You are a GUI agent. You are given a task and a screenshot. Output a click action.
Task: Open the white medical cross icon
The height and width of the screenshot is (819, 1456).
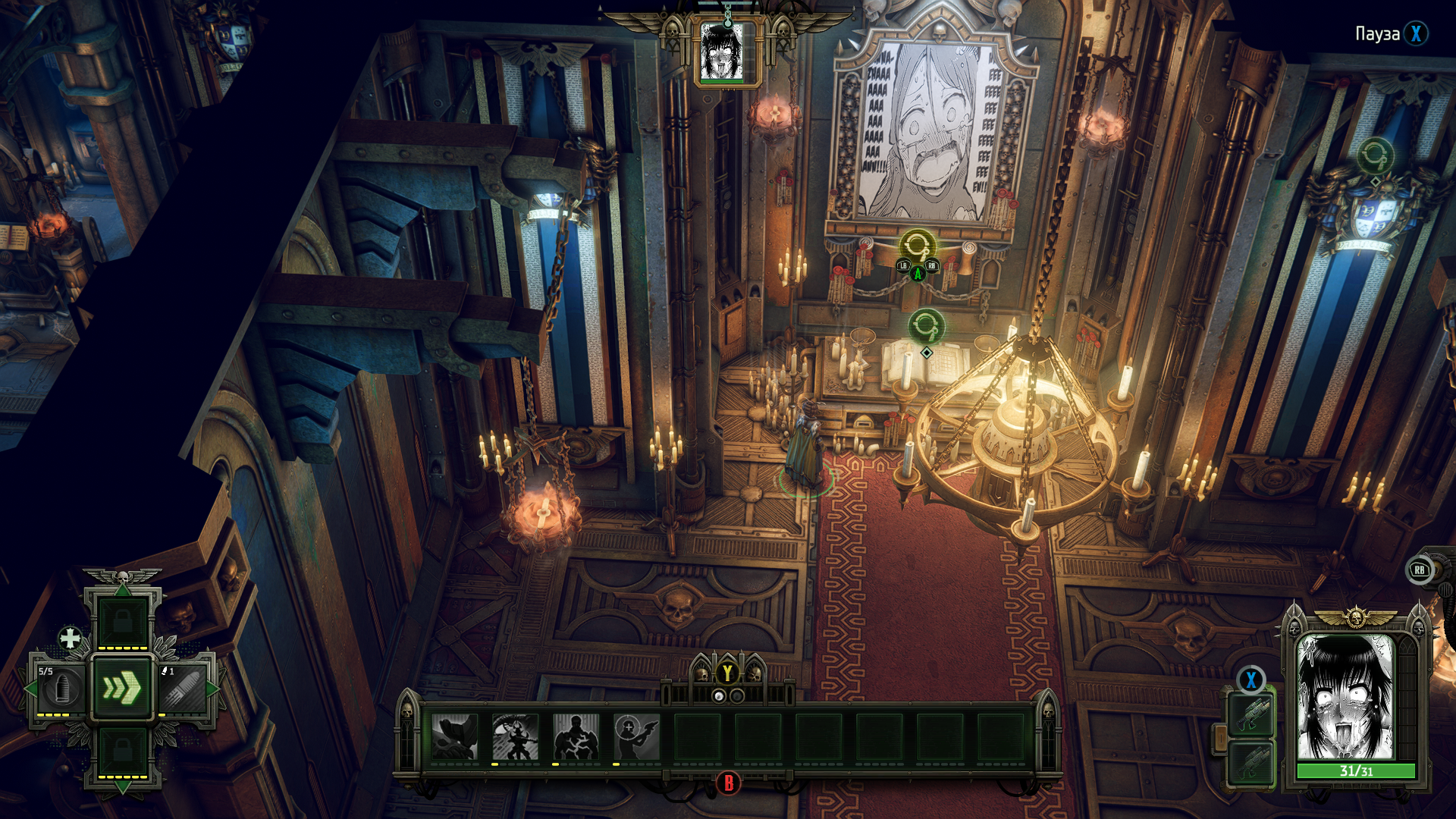70,639
